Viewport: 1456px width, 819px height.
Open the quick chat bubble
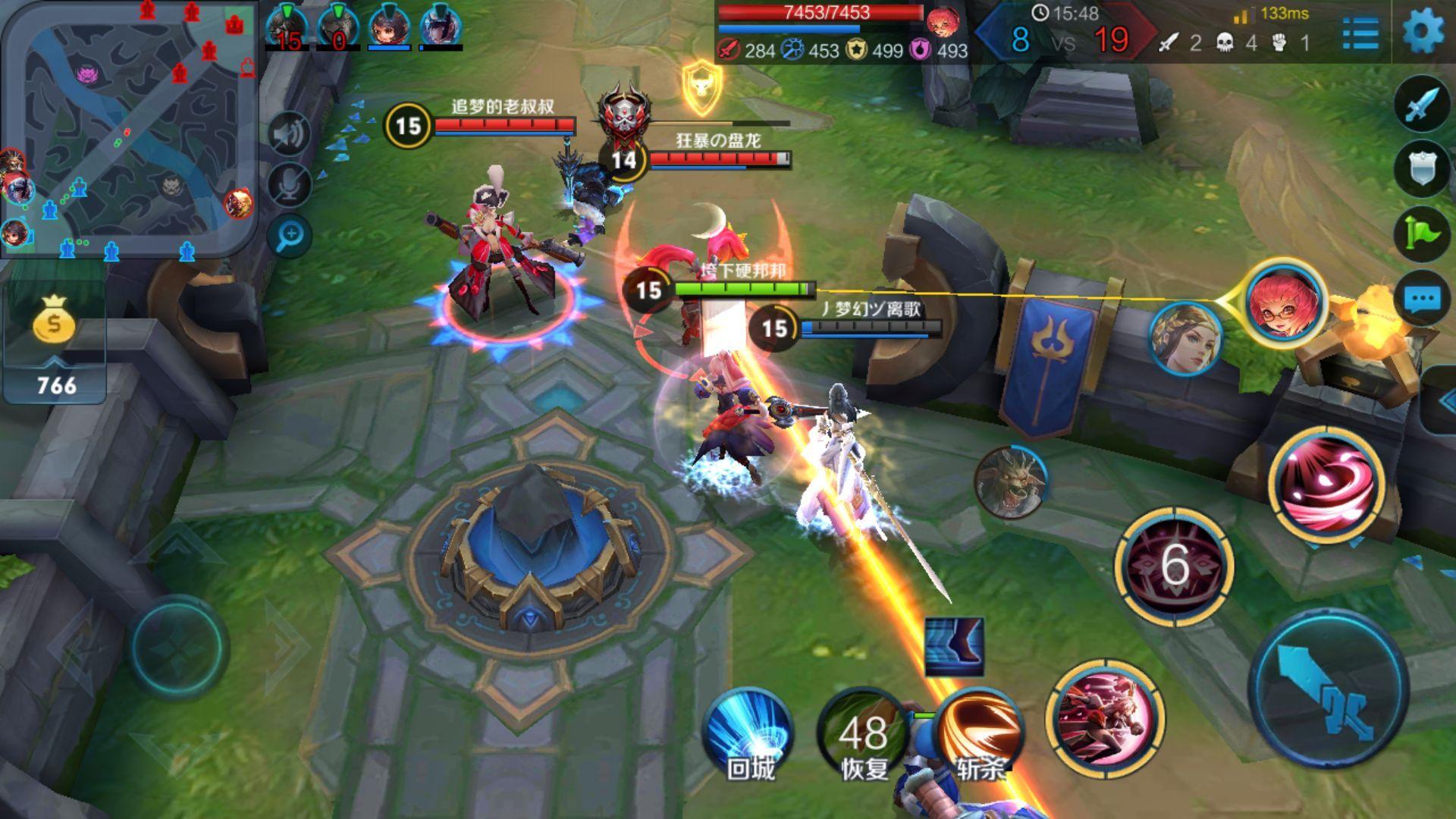click(x=1421, y=299)
